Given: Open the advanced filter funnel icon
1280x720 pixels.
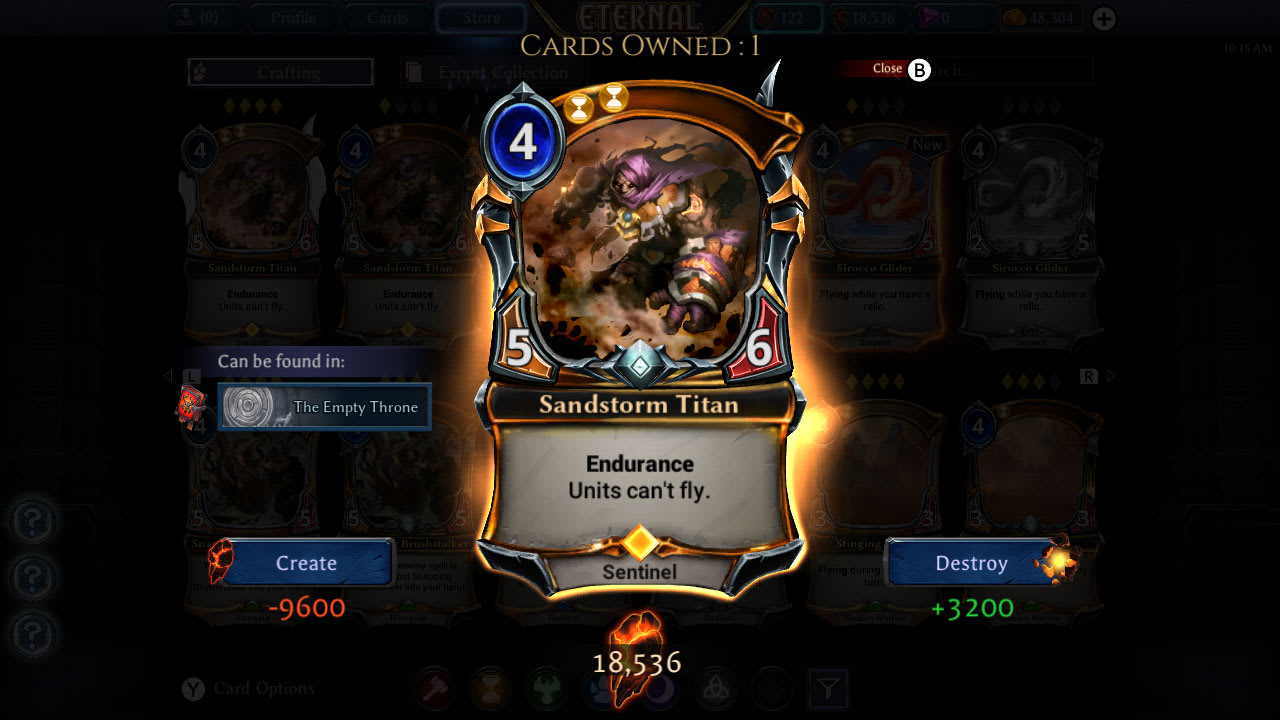Looking at the screenshot, I should click(829, 688).
